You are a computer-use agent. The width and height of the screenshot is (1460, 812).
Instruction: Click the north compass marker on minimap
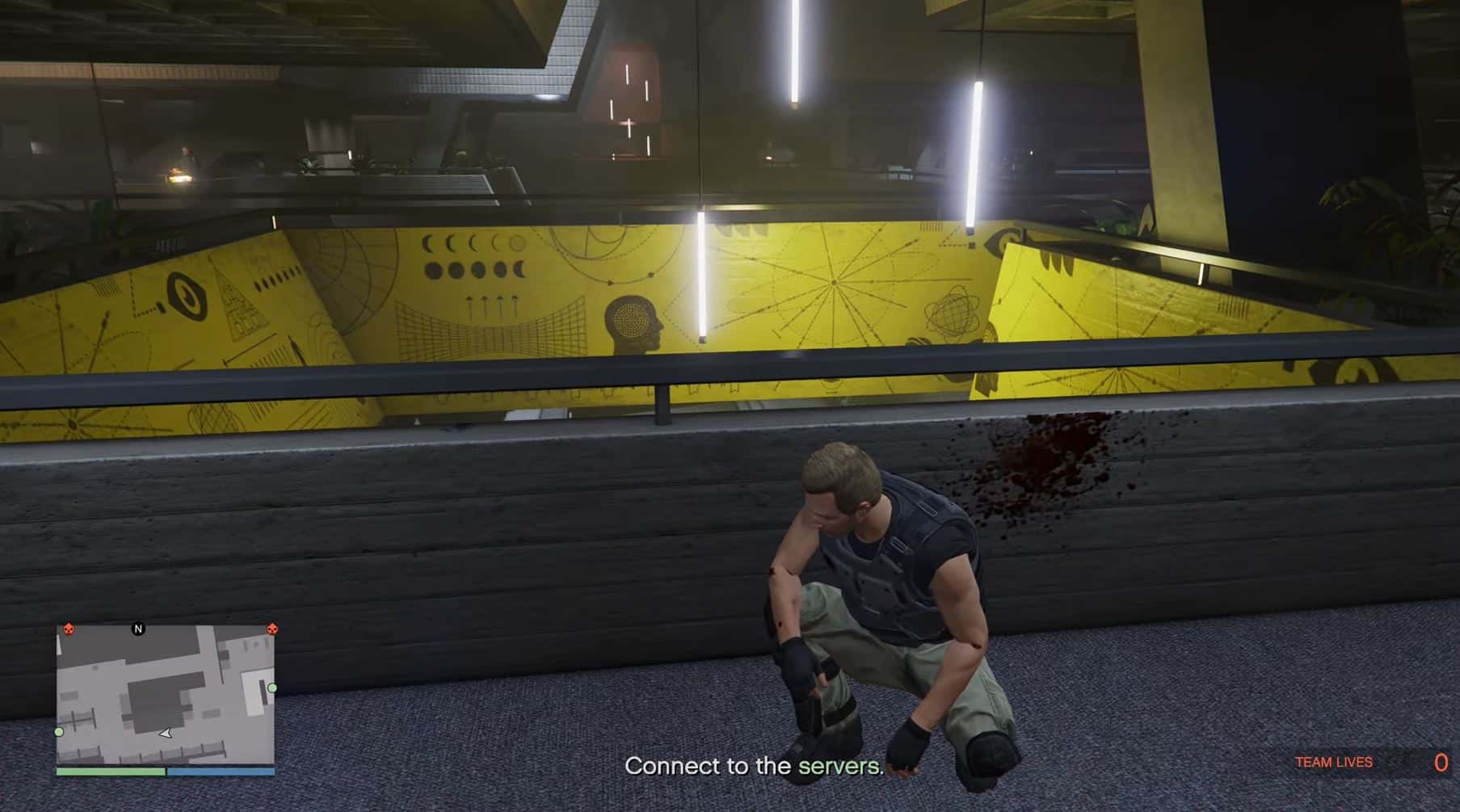click(x=138, y=629)
